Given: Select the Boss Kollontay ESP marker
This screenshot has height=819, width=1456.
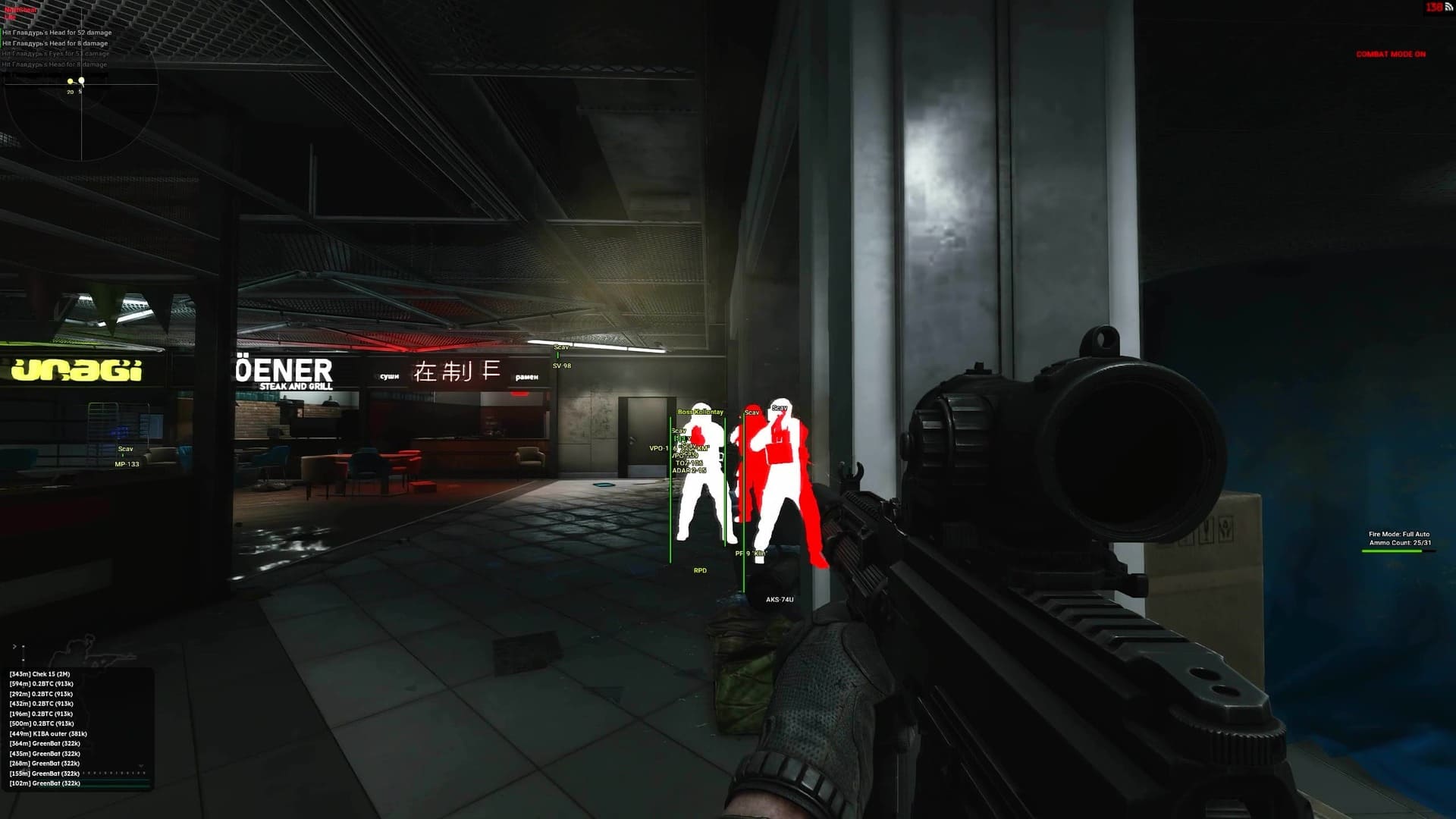Looking at the screenshot, I should point(701,409).
